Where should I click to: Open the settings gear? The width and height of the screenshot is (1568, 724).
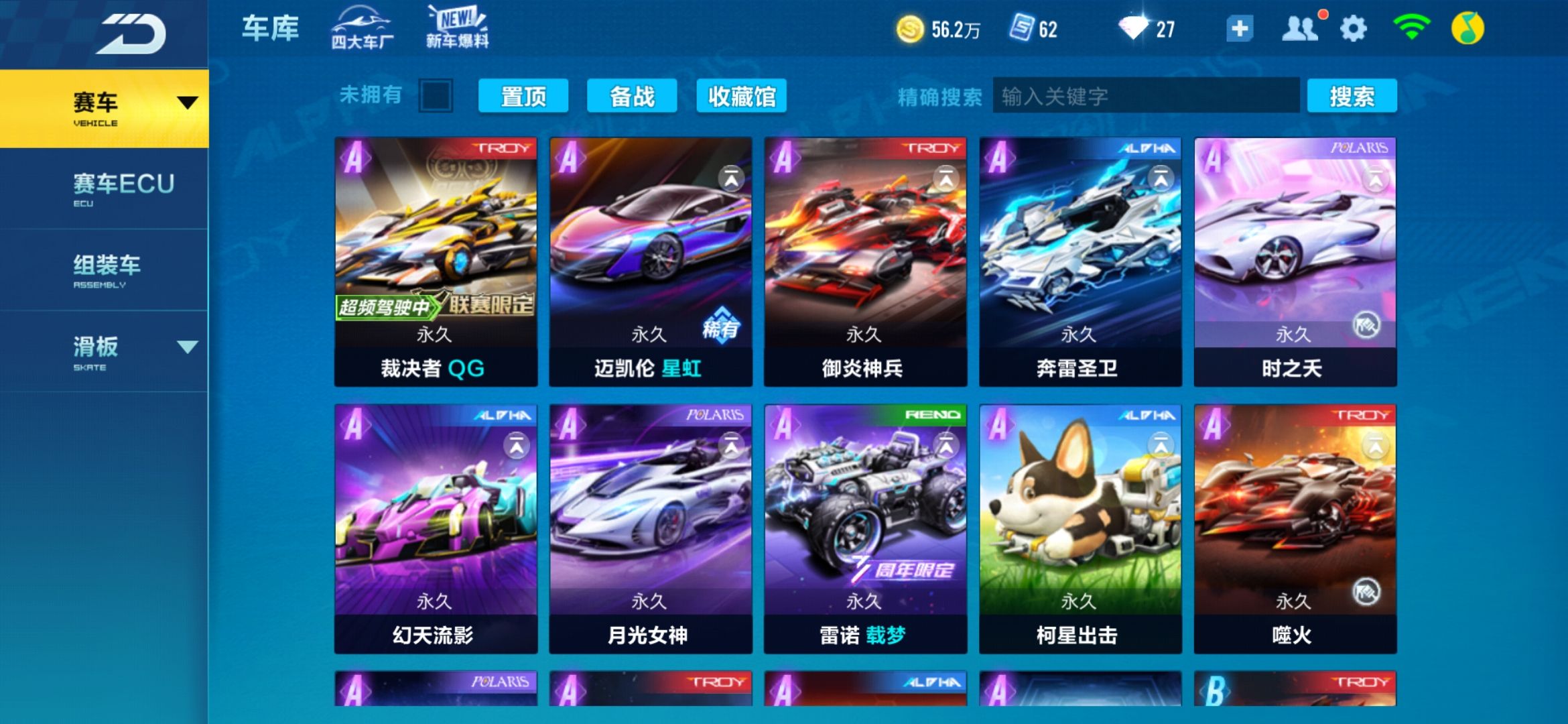pyautogui.click(x=1354, y=28)
